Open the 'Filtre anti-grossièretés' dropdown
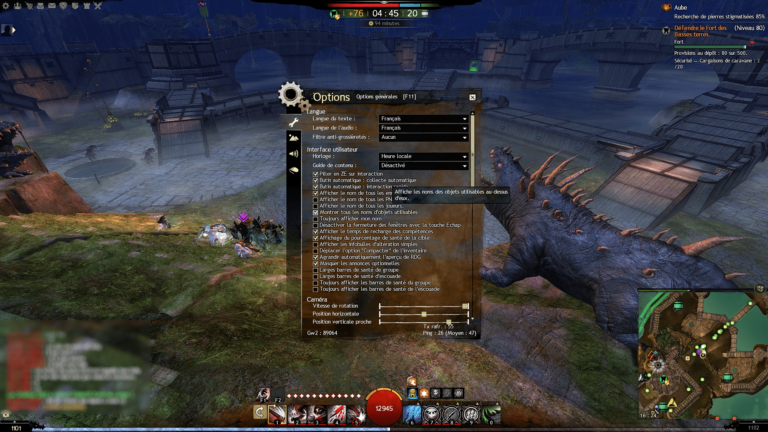 [424, 137]
